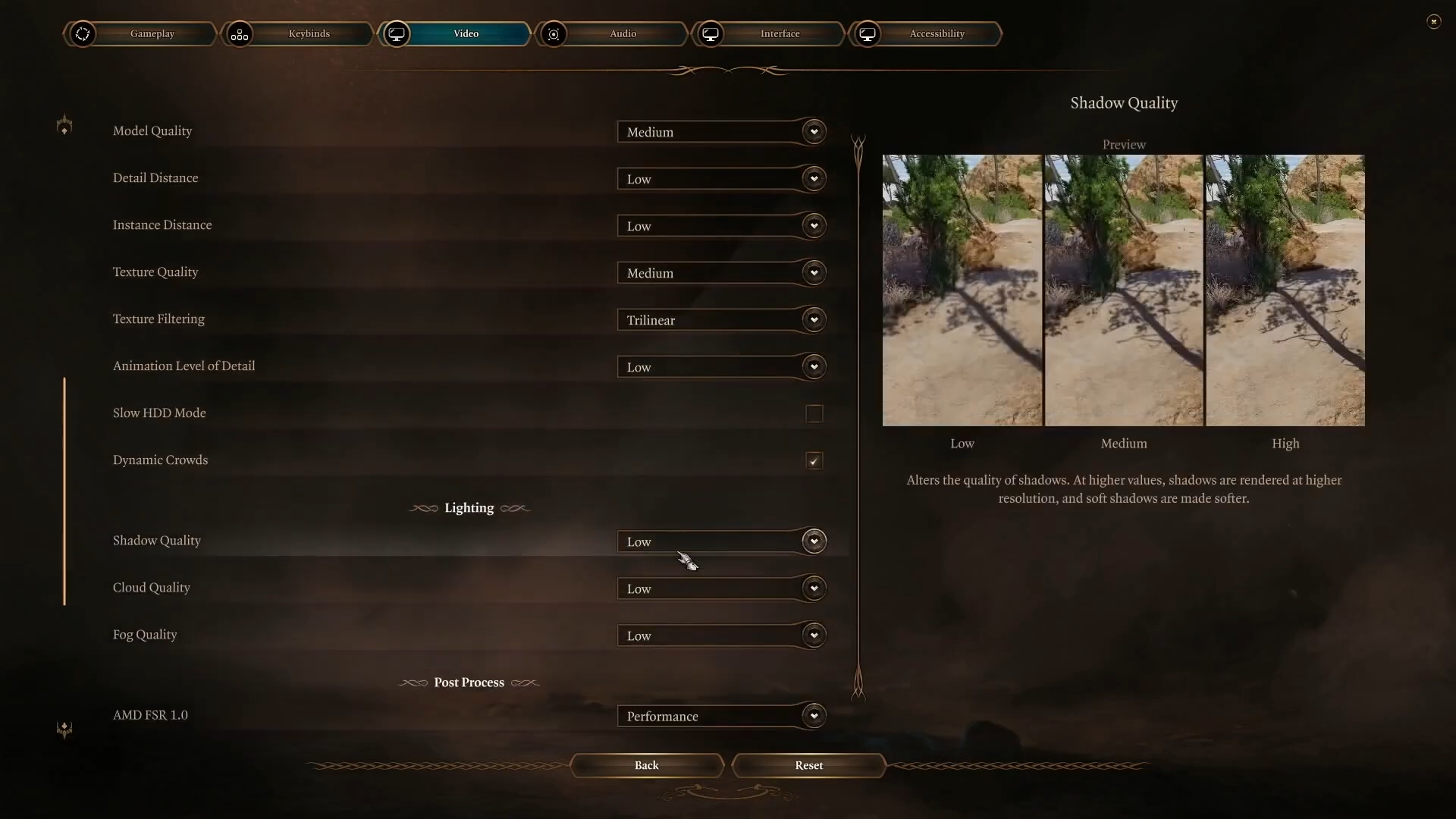
Task: Open the AMD FSR 1.0 dropdown
Action: click(720, 716)
